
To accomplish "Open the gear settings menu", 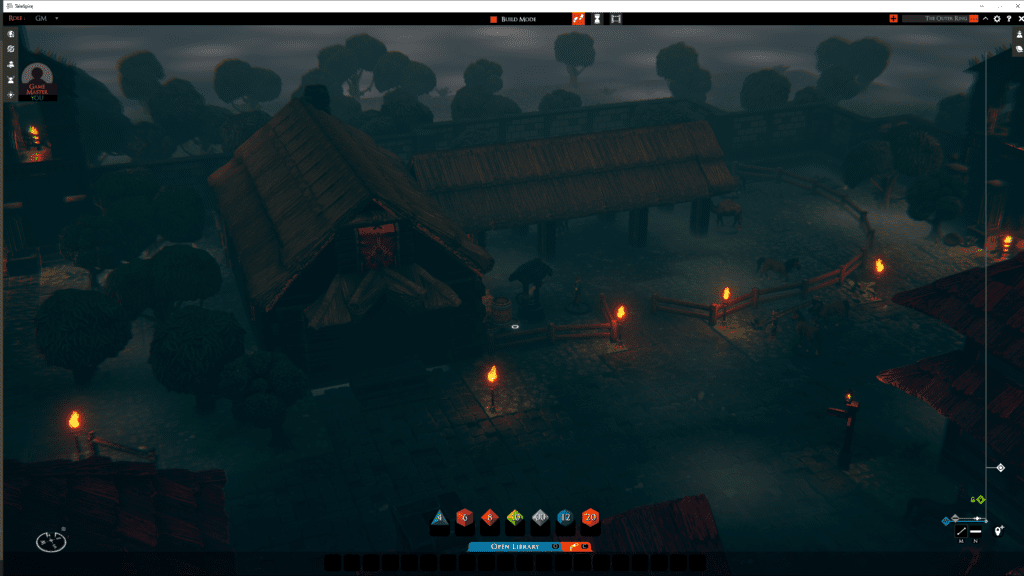I will click(x=996, y=19).
